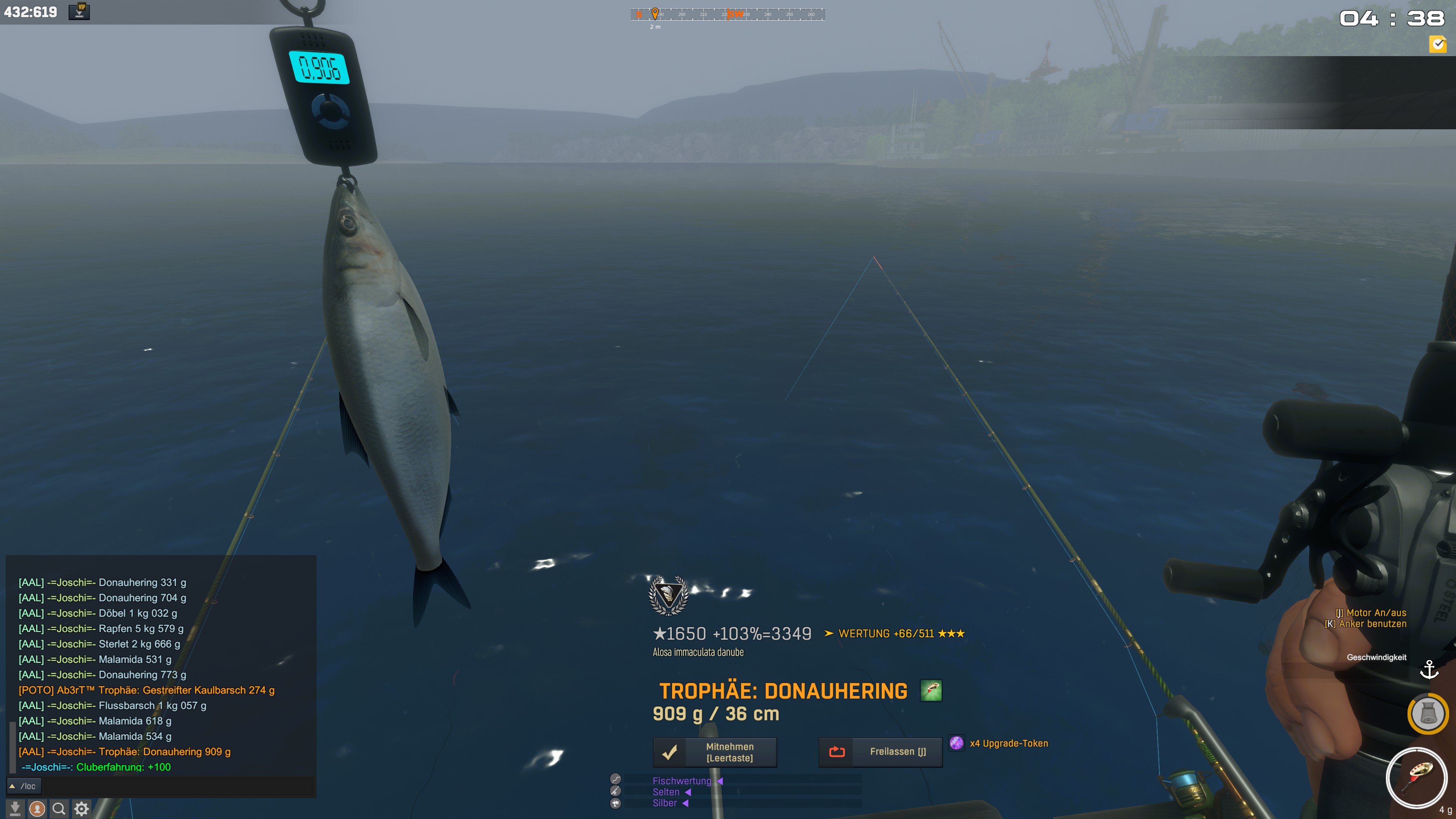Click the VIP badge icon
1456x819 pixels.
point(80,11)
